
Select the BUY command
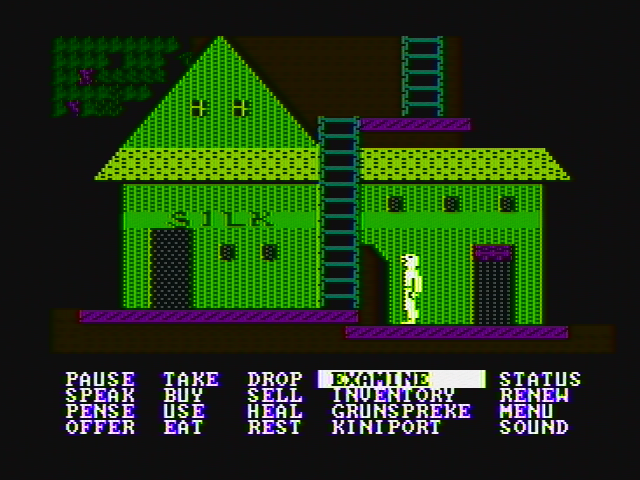184,395
